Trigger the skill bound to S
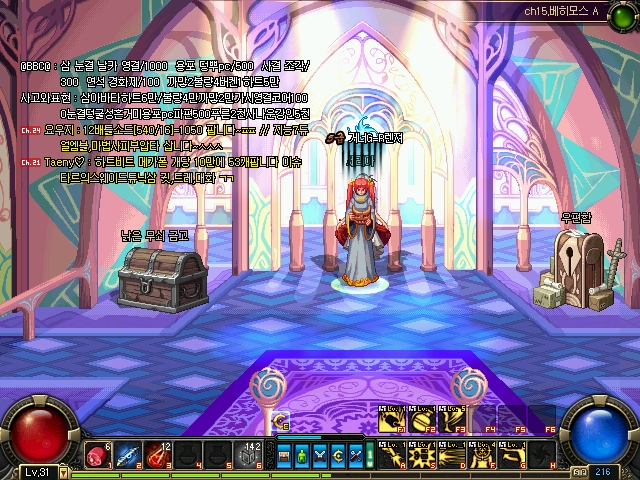The width and height of the screenshot is (640, 480). click(420, 455)
